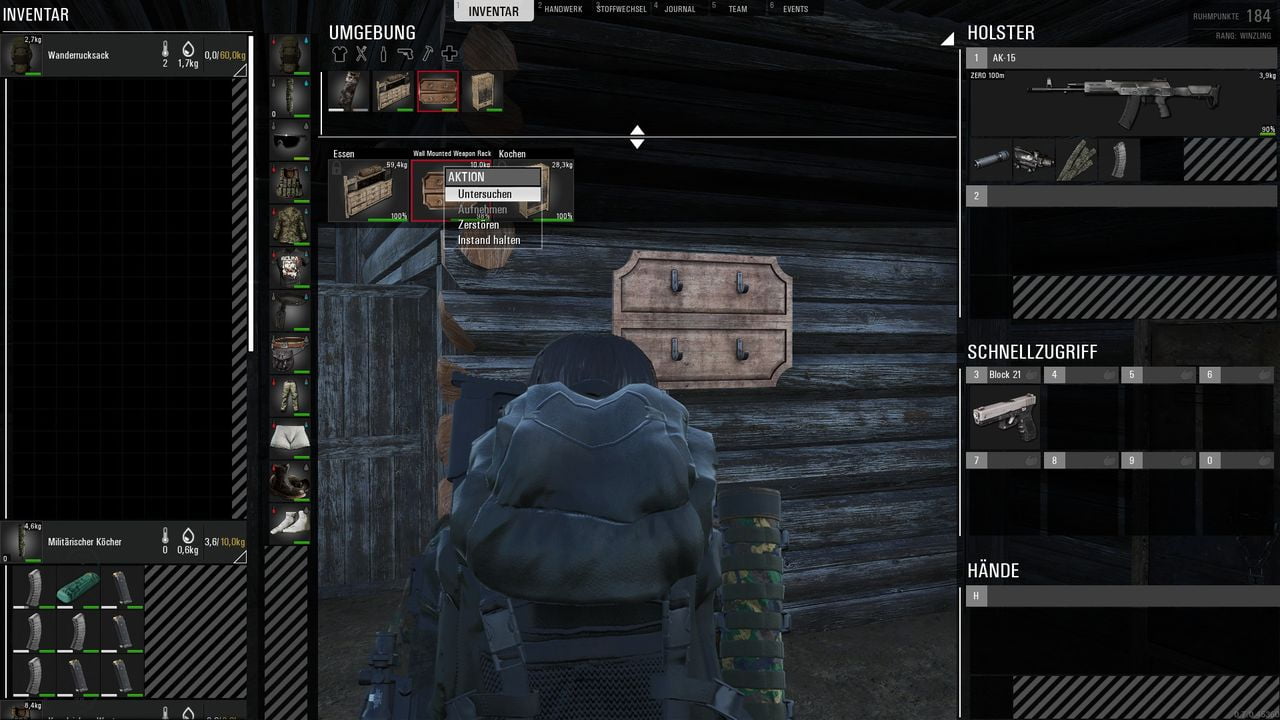Select Zerstören from the action menu
The image size is (1280, 720).
tap(479, 225)
